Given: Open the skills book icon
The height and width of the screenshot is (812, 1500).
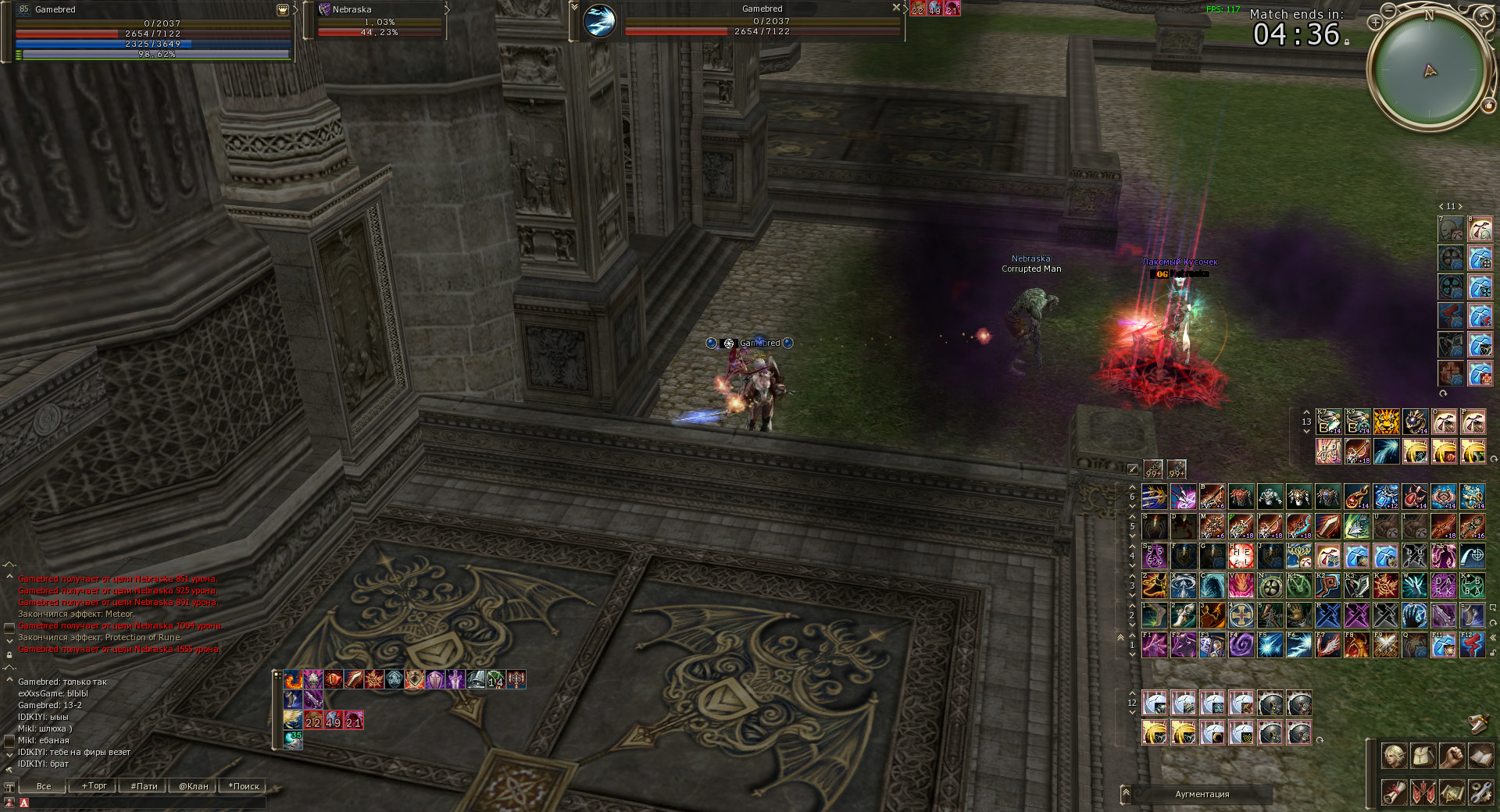Looking at the screenshot, I should [x=1481, y=756].
